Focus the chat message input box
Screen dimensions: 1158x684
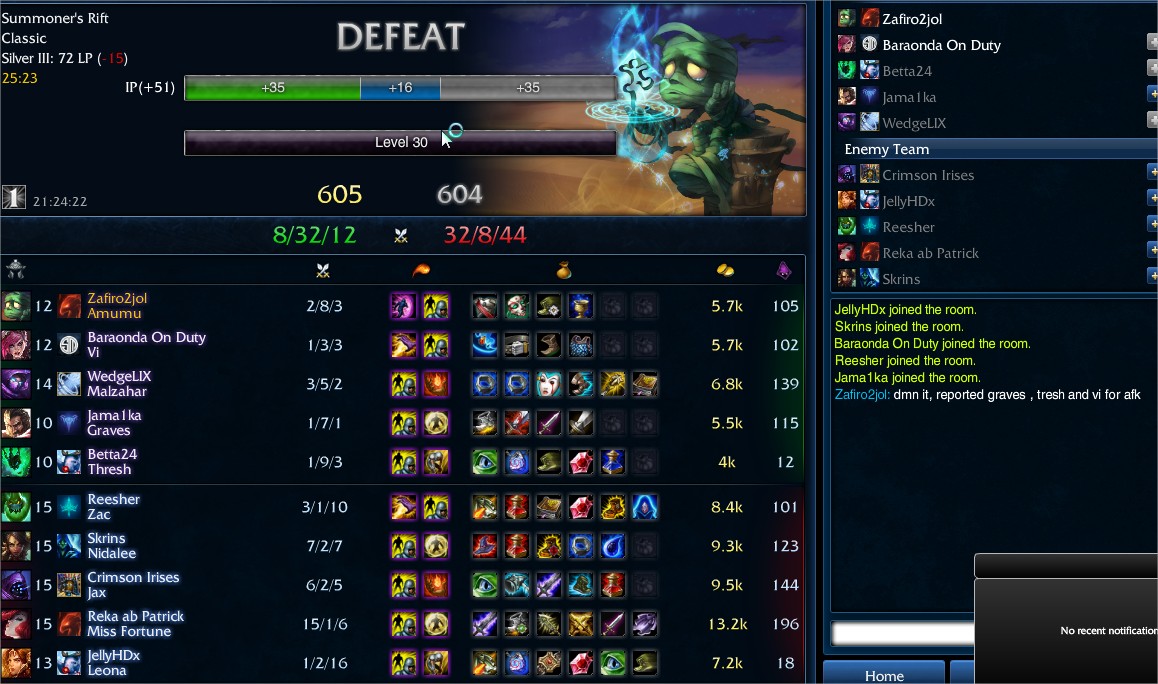click(902, 633)
